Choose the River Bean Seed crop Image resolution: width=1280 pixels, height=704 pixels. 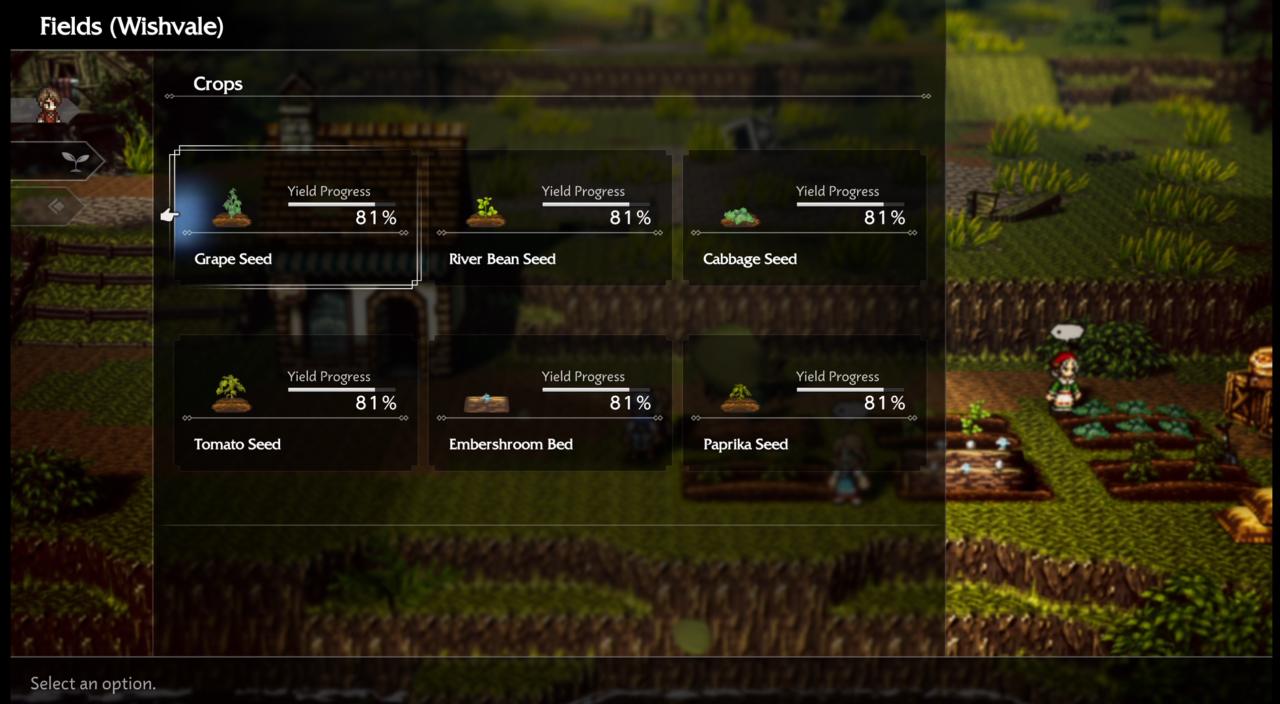pos(550,219)
